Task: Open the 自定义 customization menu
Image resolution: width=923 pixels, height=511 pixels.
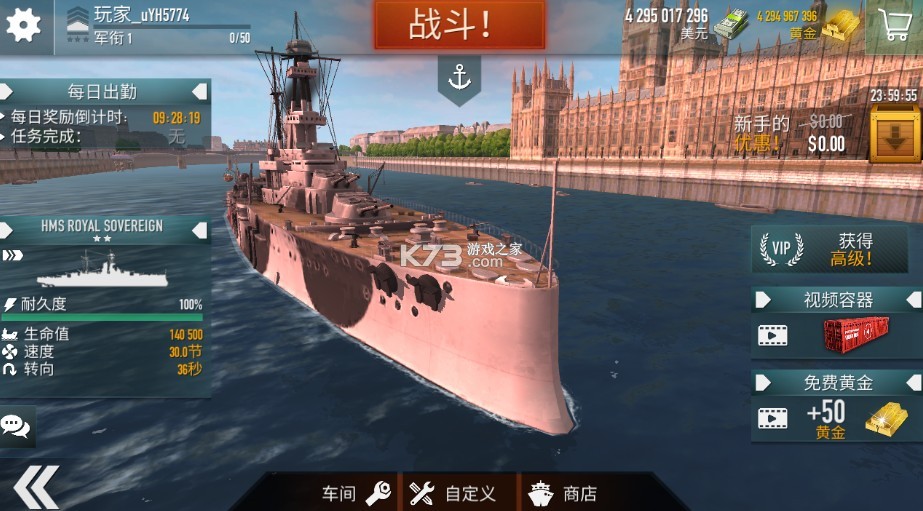Action: pos(454,492)
